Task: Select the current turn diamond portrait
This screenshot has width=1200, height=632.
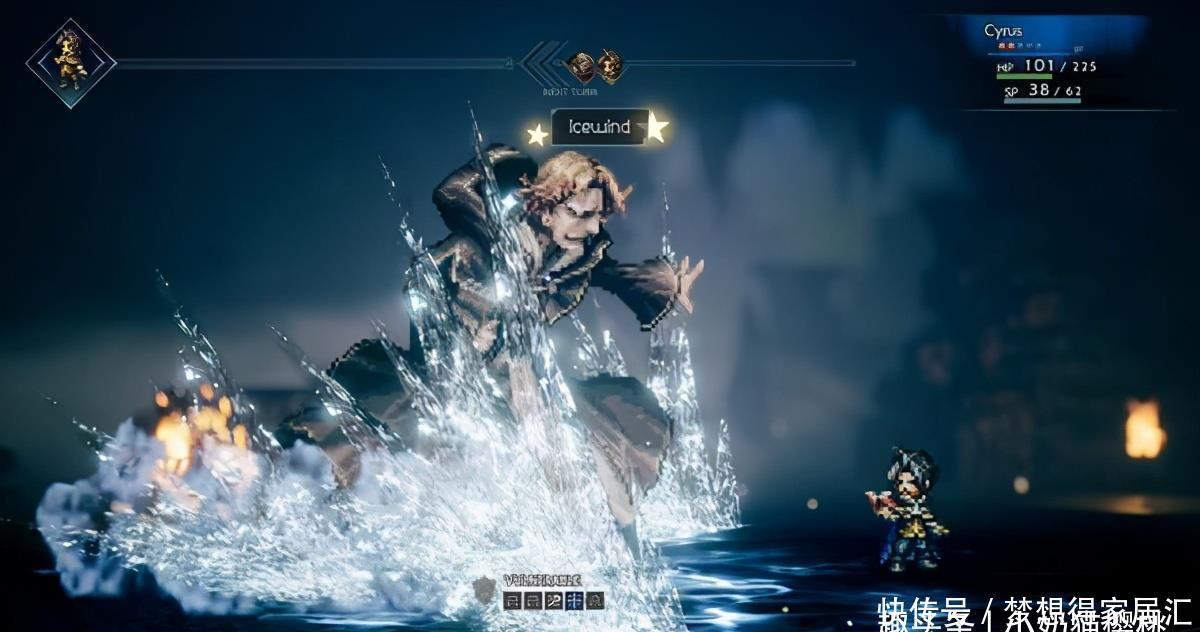Action: pyautogui.click(x=70, y=62)
